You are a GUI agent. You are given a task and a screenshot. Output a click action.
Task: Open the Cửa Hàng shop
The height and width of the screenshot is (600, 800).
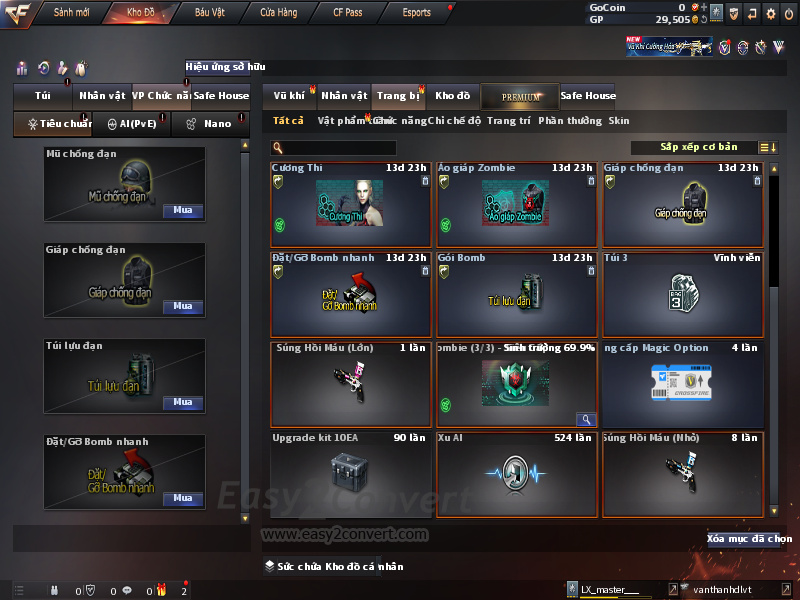click(278, 13)
